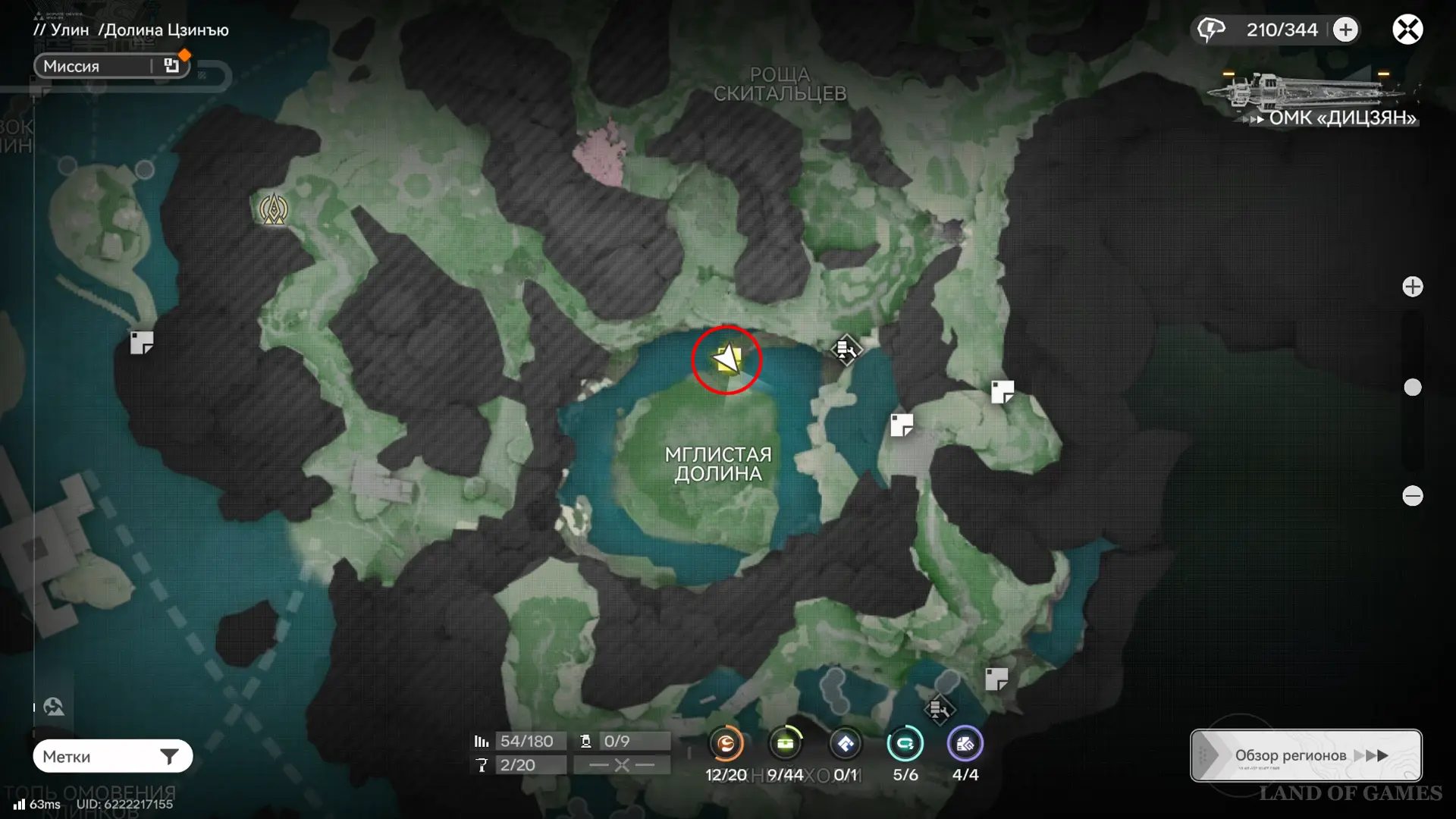
Task: Zoom out the map with the minus button
Action: pyautogui.click(x=1412, y=496)
